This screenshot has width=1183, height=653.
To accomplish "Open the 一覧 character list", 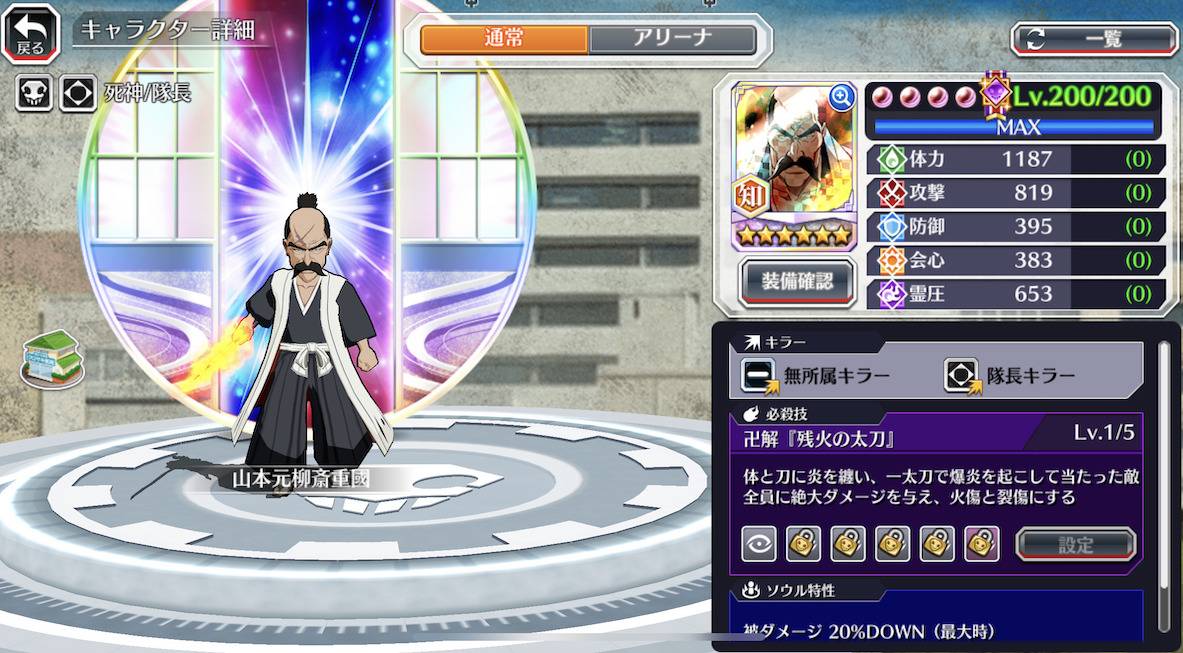I will pos(1094,39).
